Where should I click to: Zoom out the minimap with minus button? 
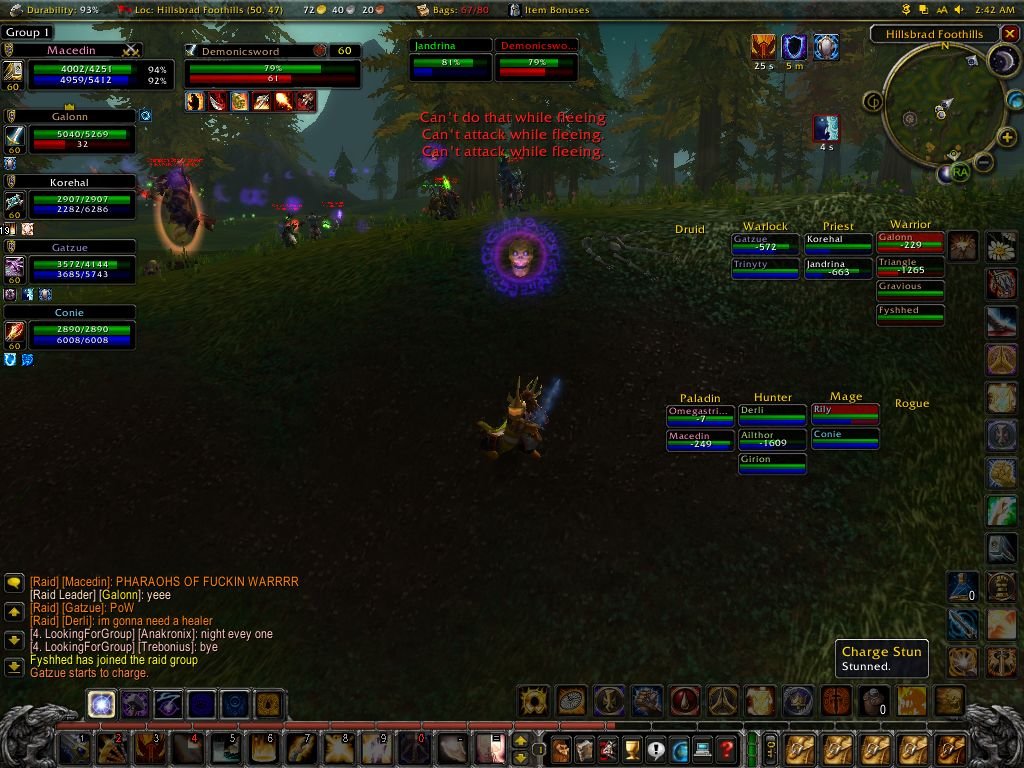tap(983, 162)
